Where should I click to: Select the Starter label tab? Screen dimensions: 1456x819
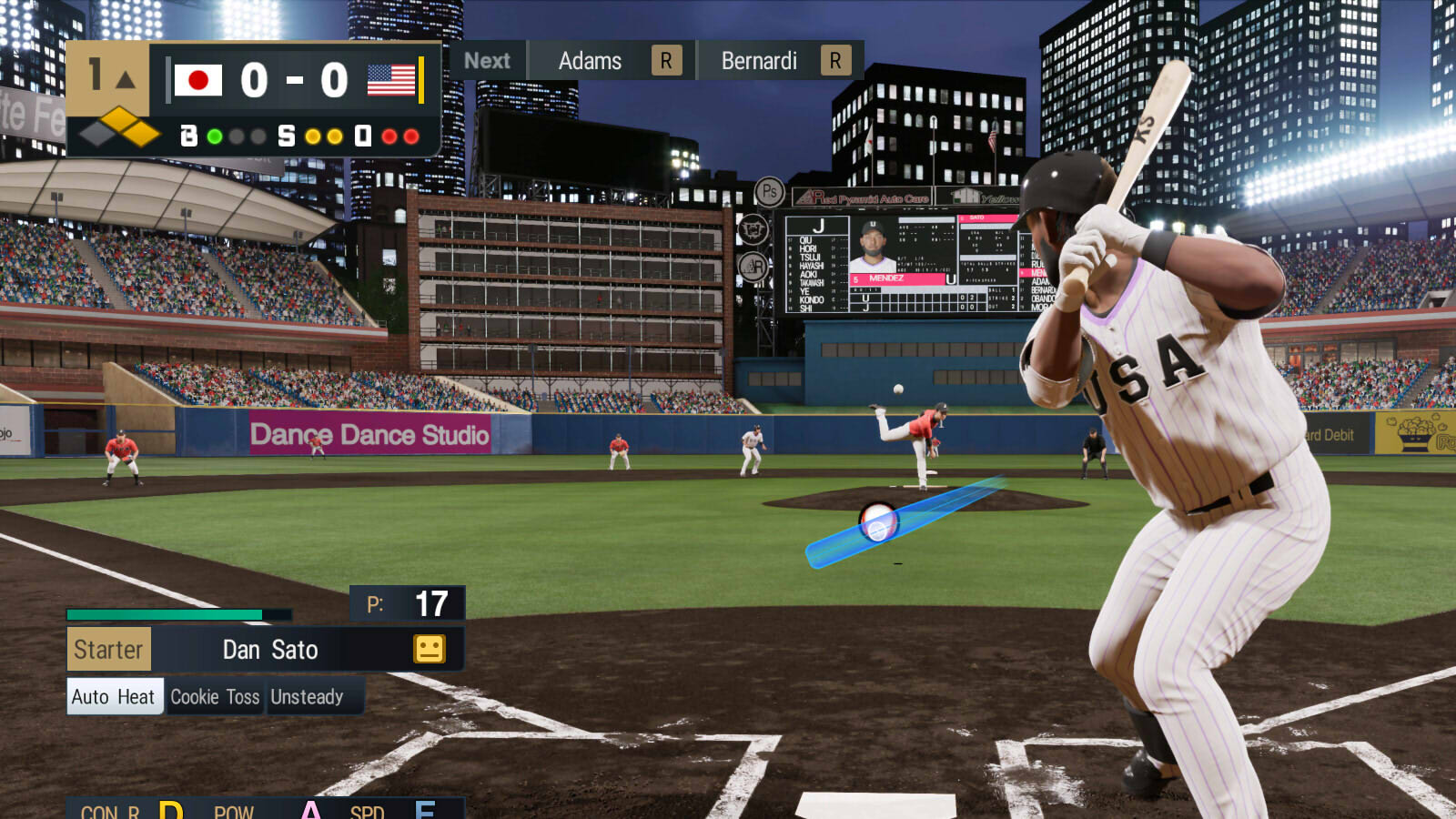[109, 650]
